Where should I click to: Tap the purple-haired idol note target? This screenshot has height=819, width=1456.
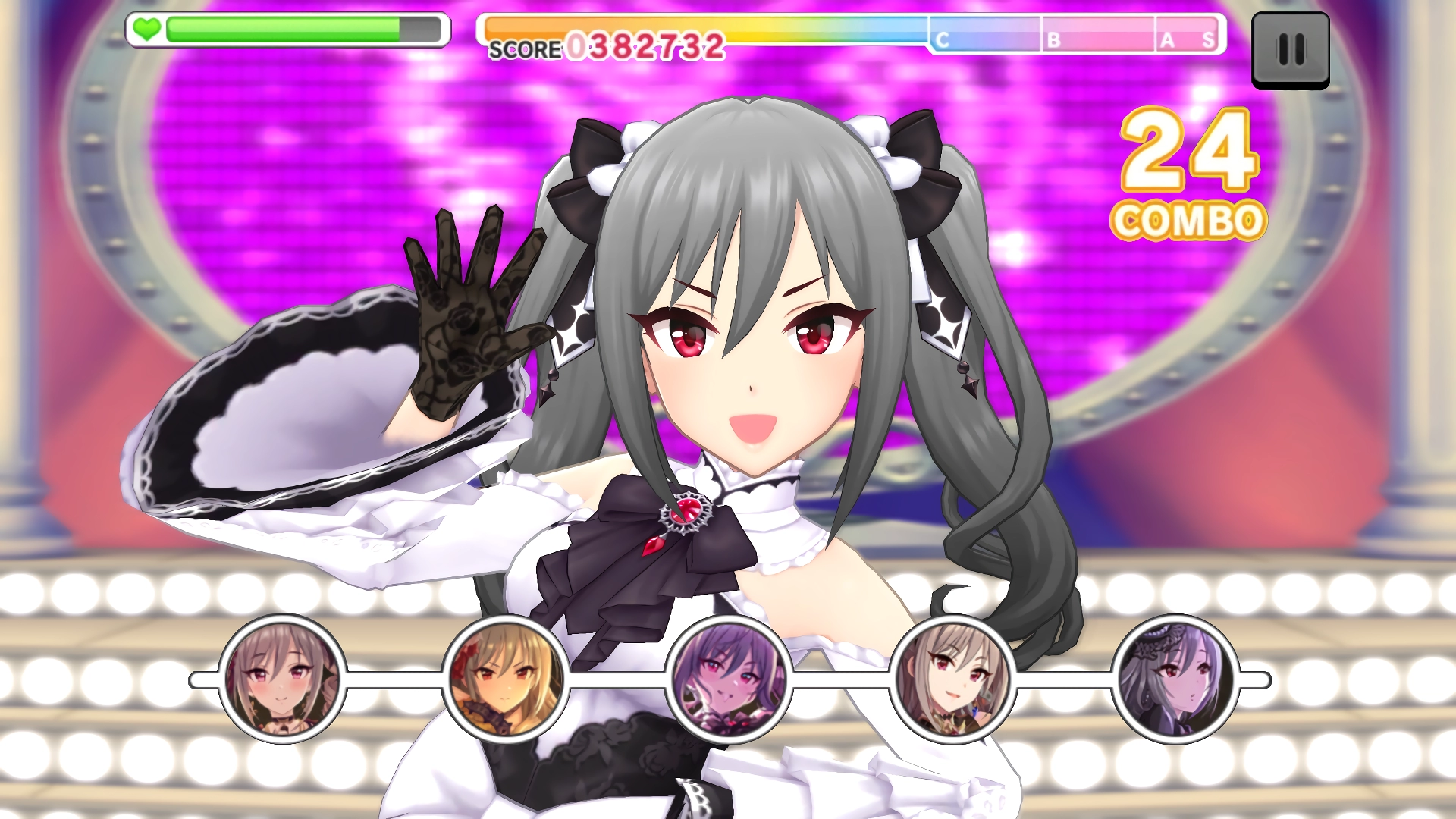(x=729, y=679)
